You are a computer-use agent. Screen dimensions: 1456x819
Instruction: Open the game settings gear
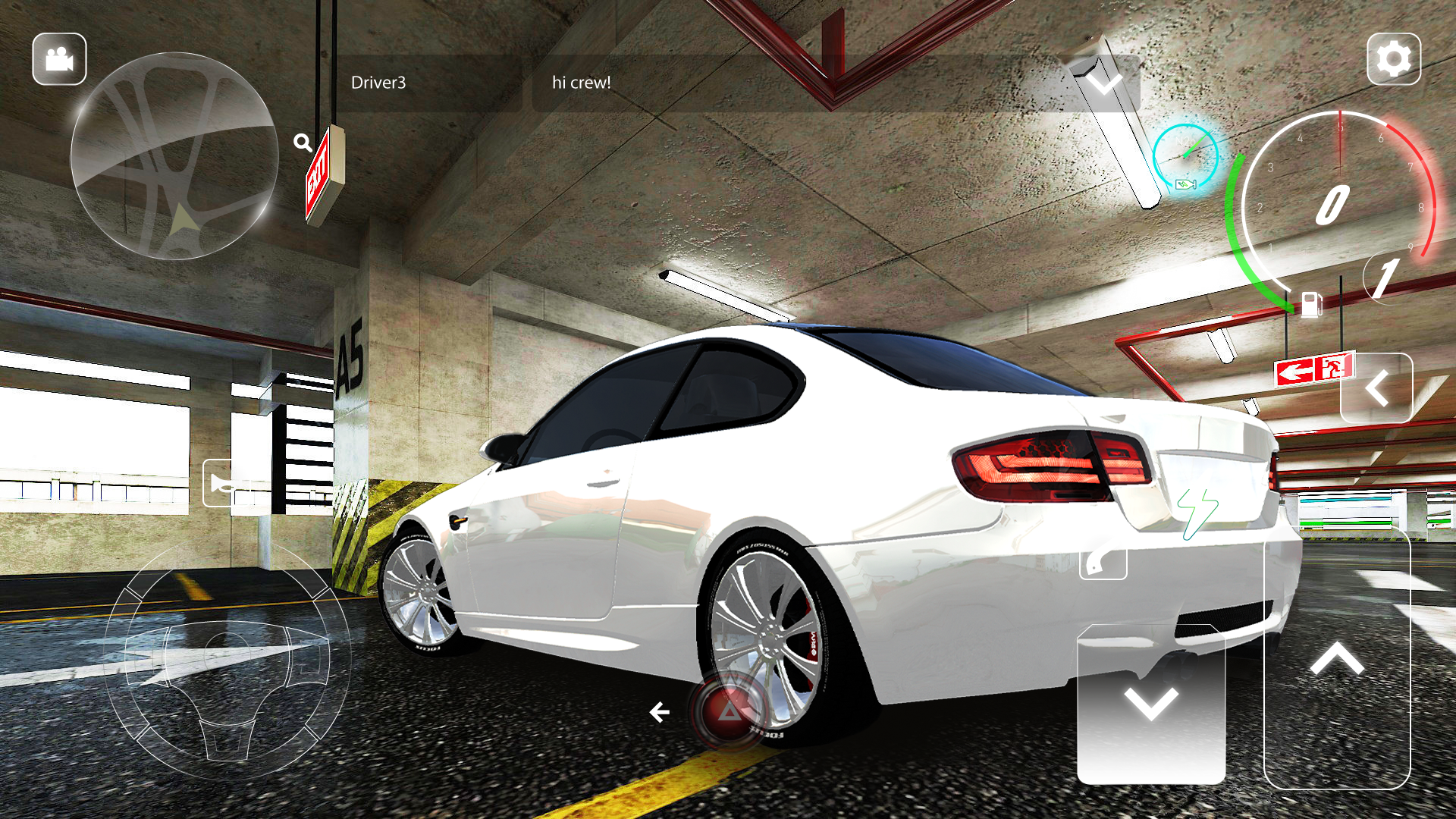pos(1394,57)
